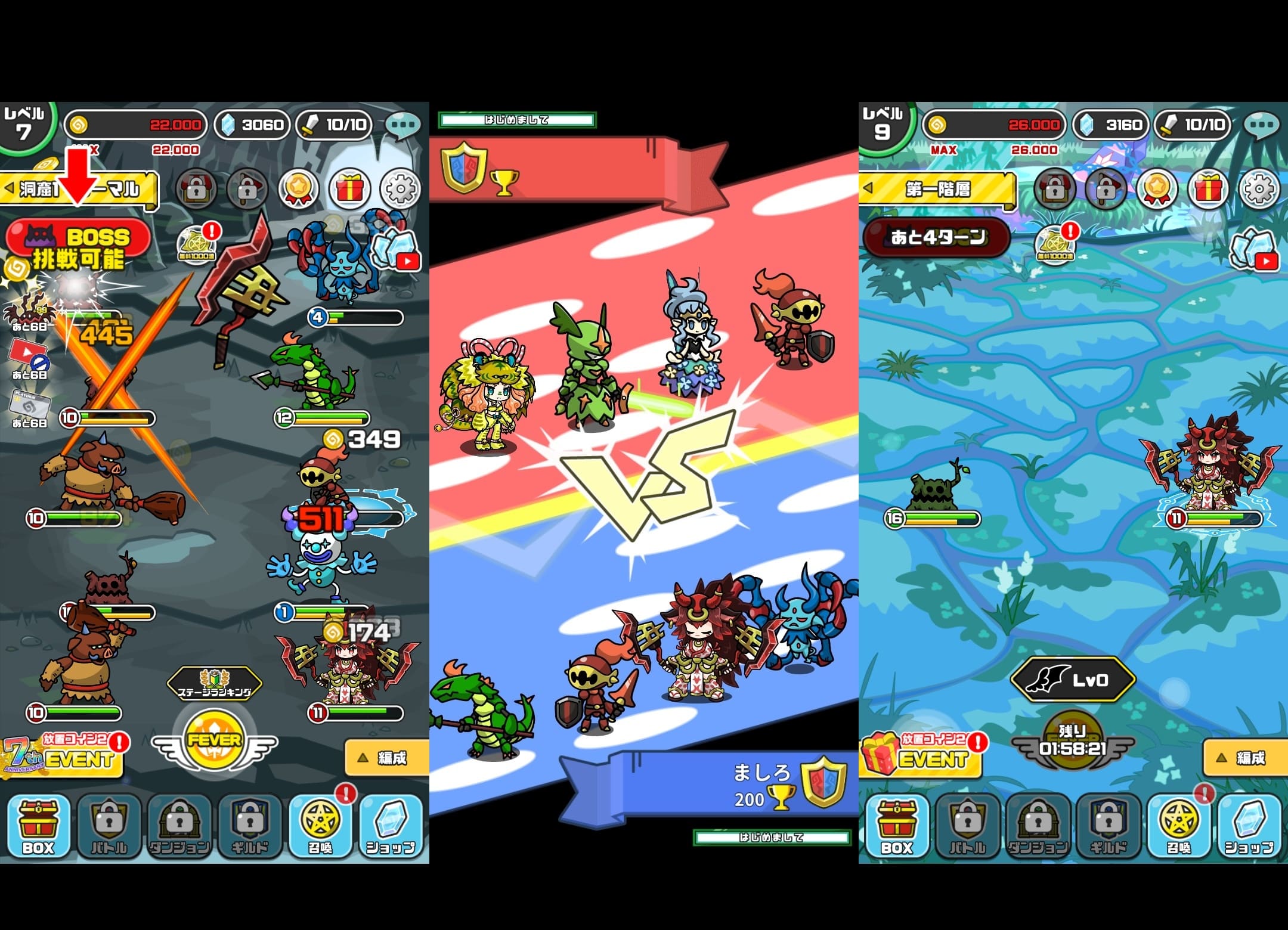Tap the あと4ターン turn counter button

pos(936,237)
